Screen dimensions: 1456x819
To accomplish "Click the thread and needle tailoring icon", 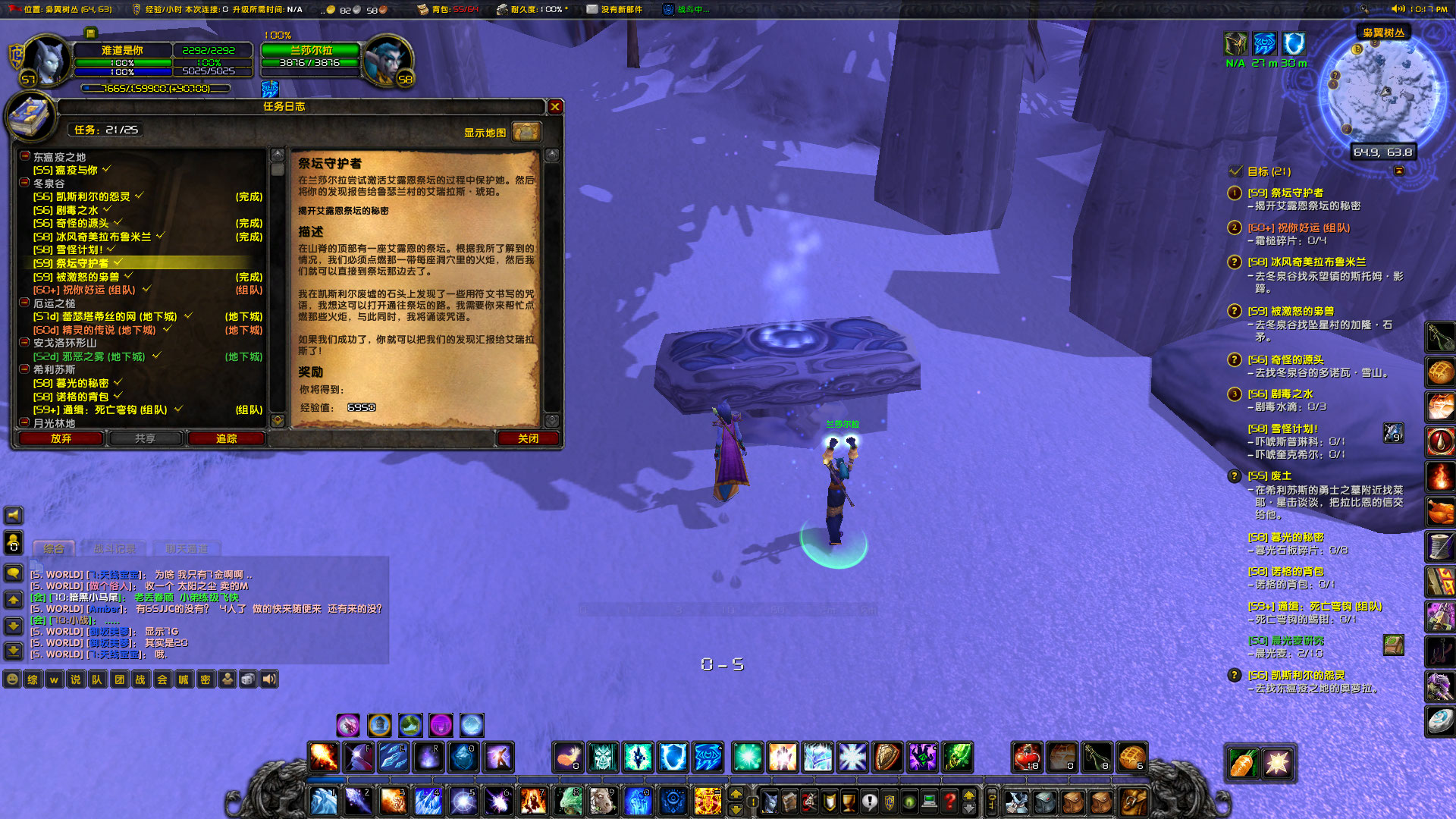I will click(1440, 545).
